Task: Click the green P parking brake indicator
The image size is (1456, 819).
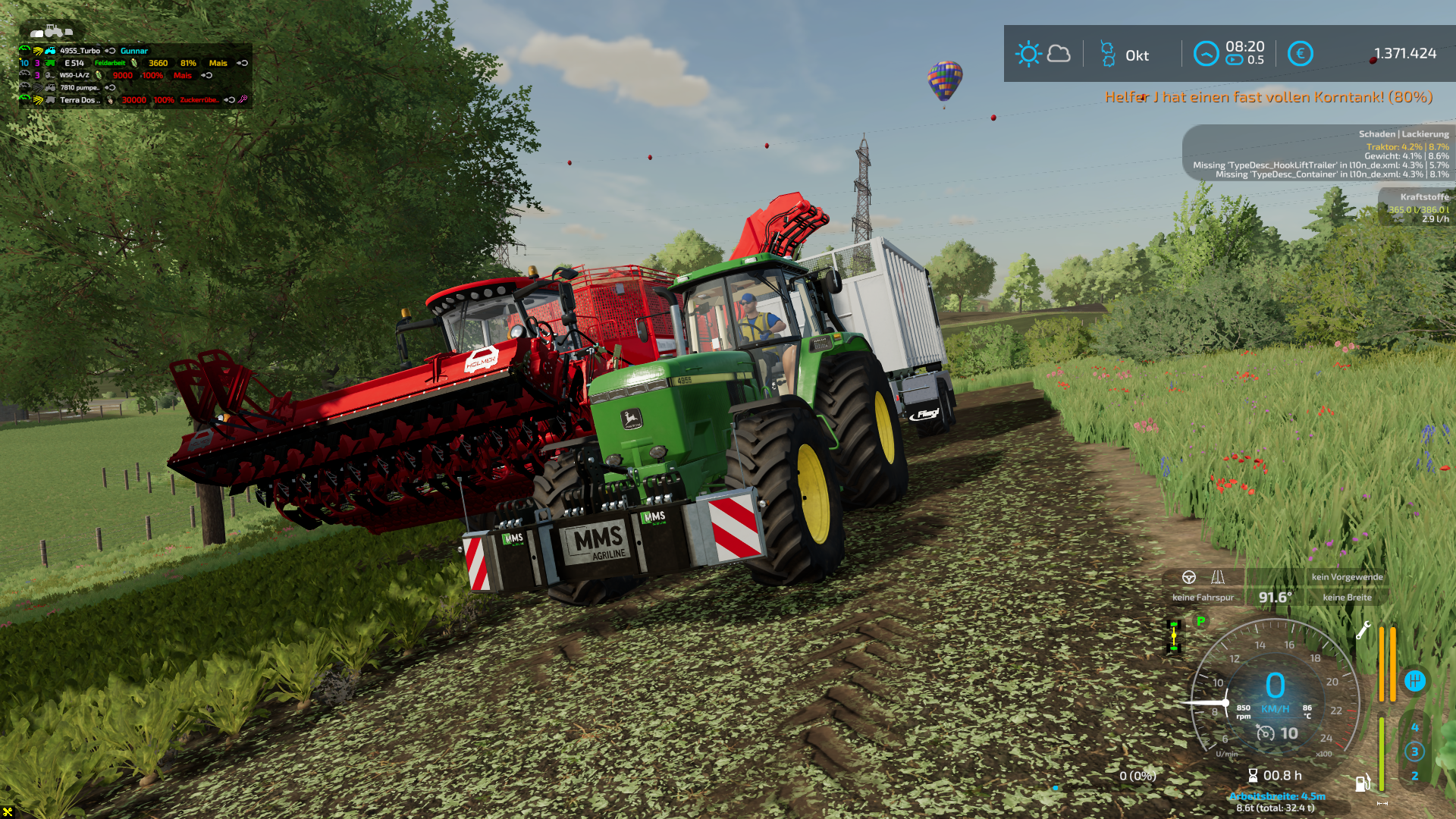Action: [1200, 621]
